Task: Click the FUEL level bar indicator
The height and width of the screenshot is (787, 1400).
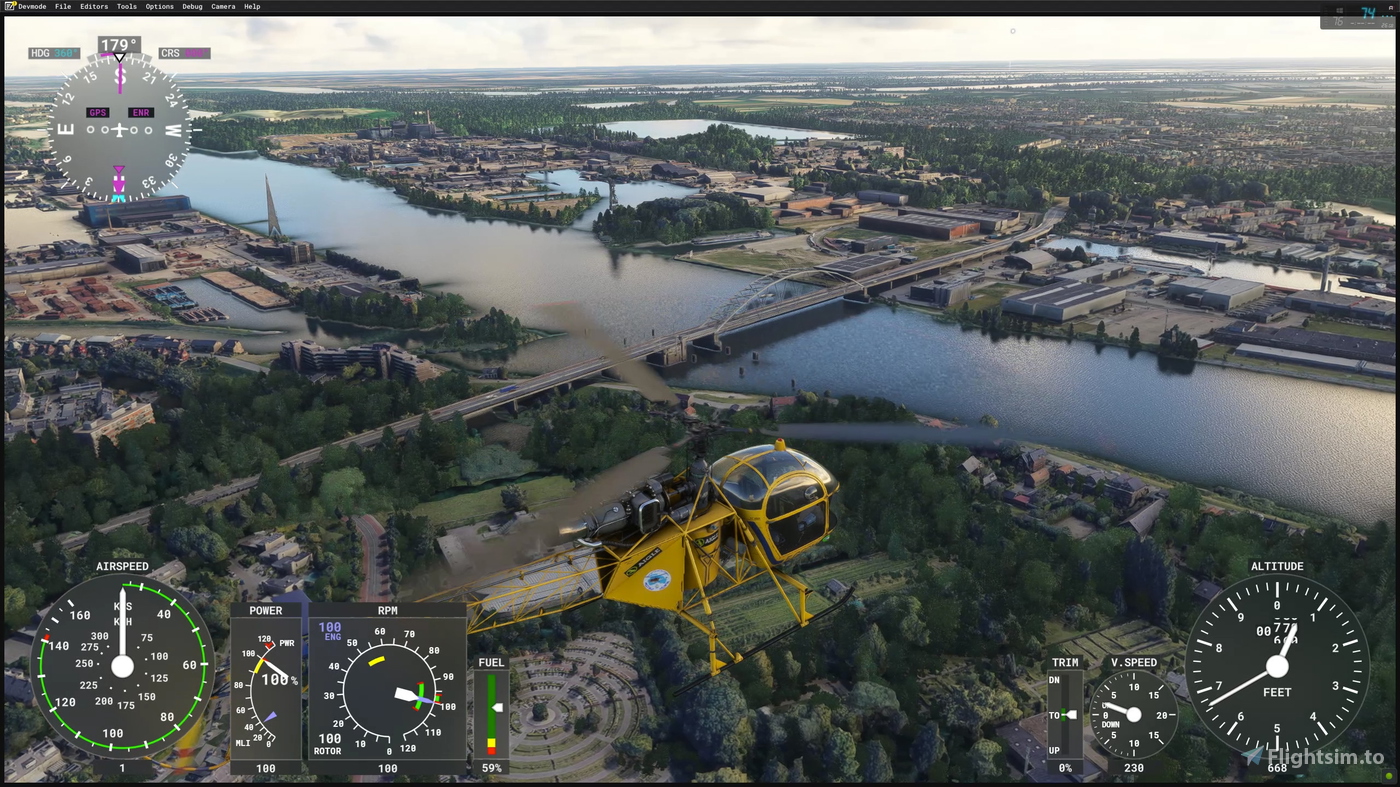Action: [491, 715]
